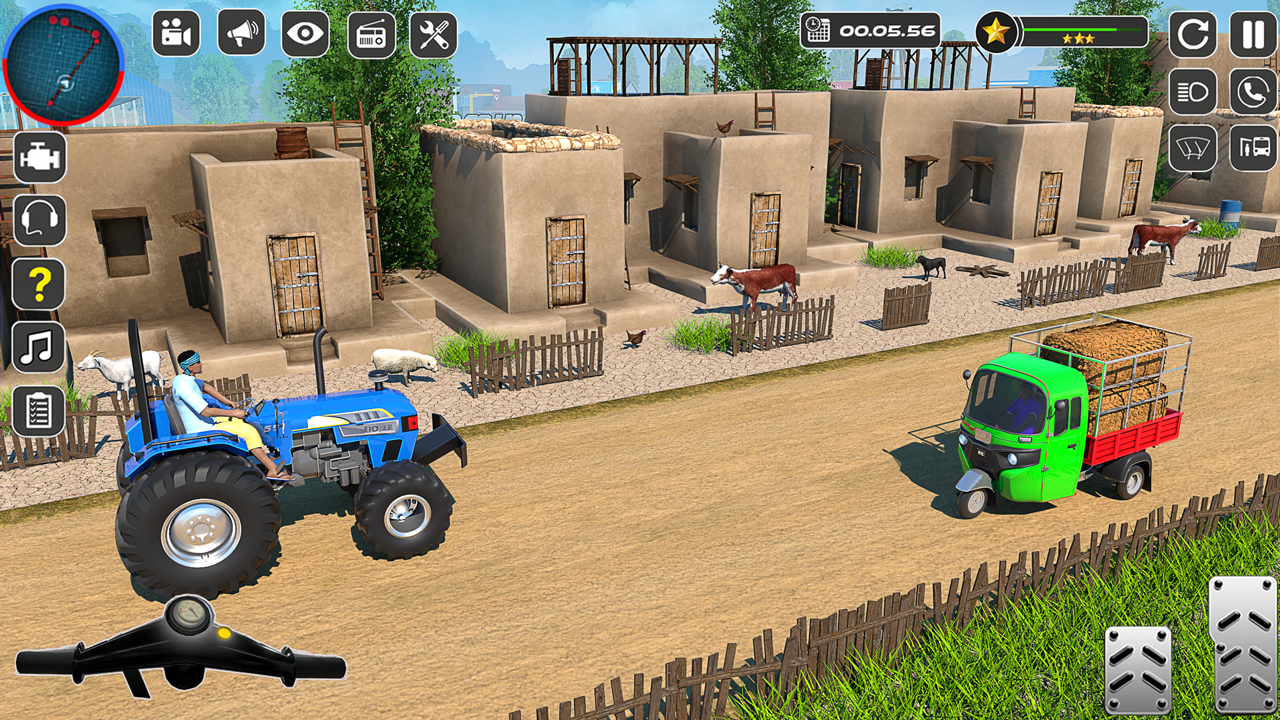Toggle the vehicle headlights

(x=1193, y=93)
